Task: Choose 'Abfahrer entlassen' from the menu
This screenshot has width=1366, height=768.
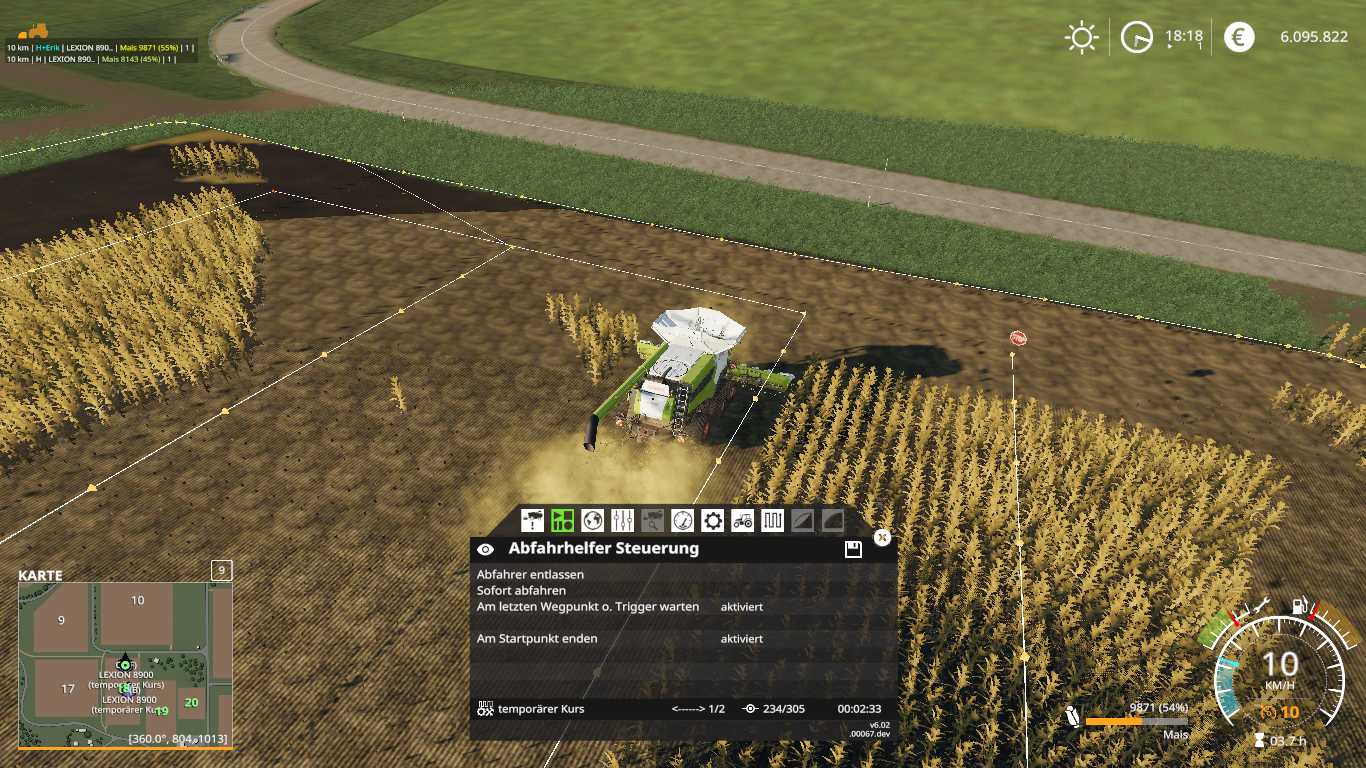Action: [x=534, y=574]
